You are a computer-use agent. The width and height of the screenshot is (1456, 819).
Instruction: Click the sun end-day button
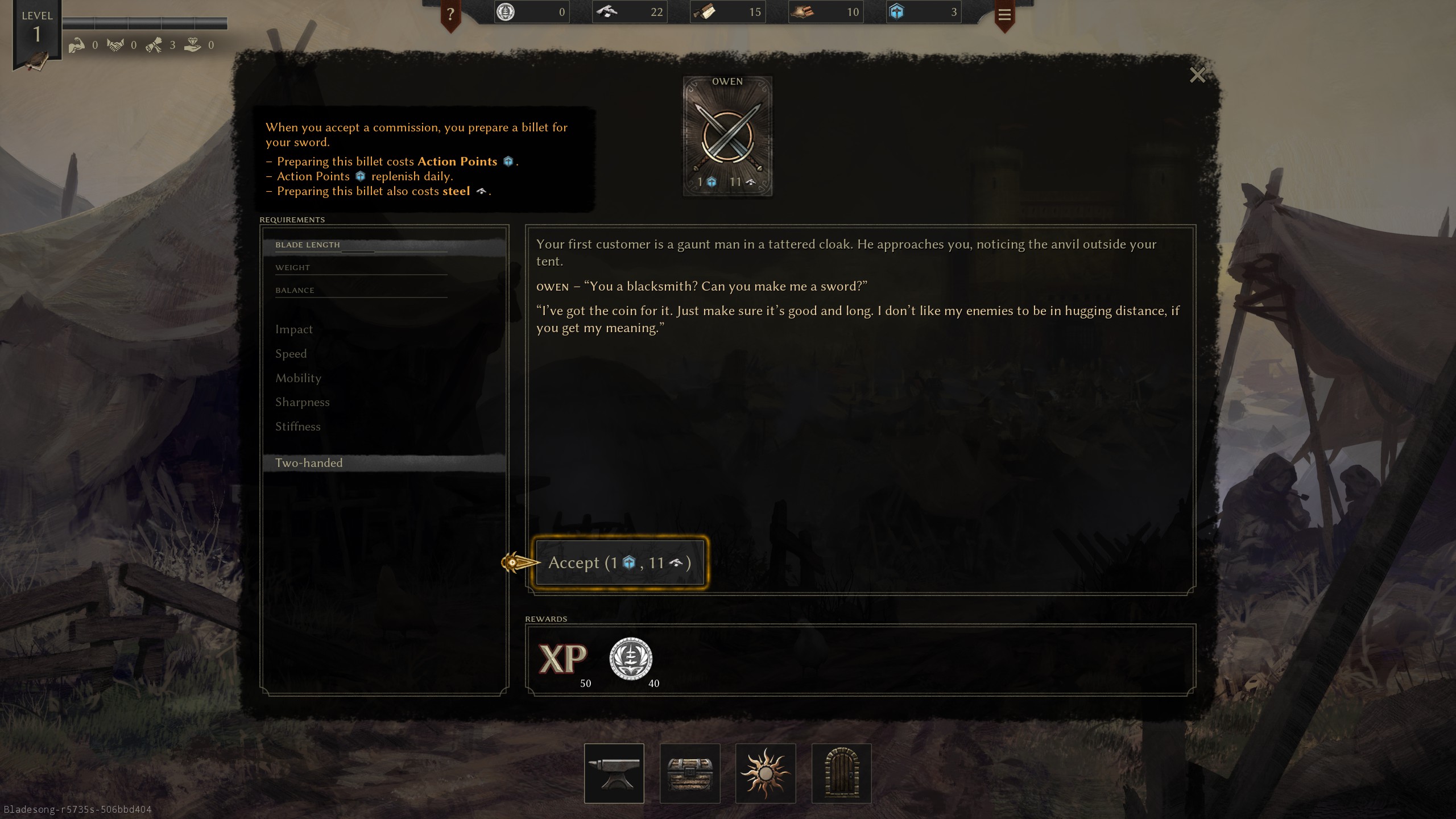point(766,773)
